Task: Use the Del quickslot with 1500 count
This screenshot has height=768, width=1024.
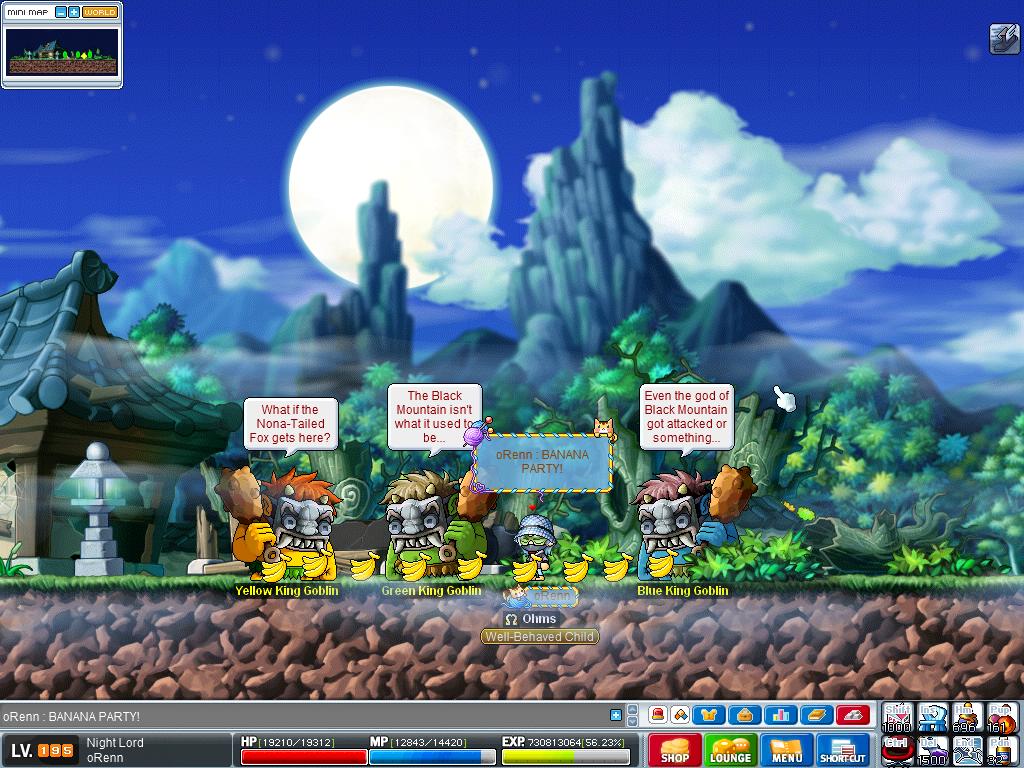Action: click(x=932, y=750)
